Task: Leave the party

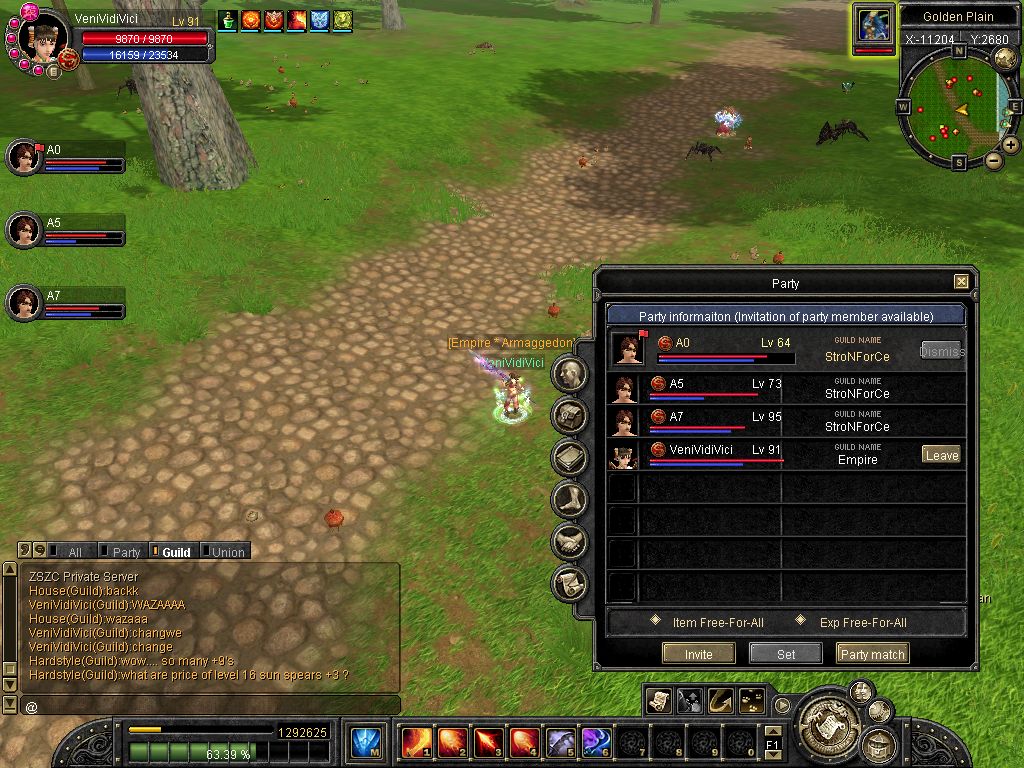Action: [941, 455]
